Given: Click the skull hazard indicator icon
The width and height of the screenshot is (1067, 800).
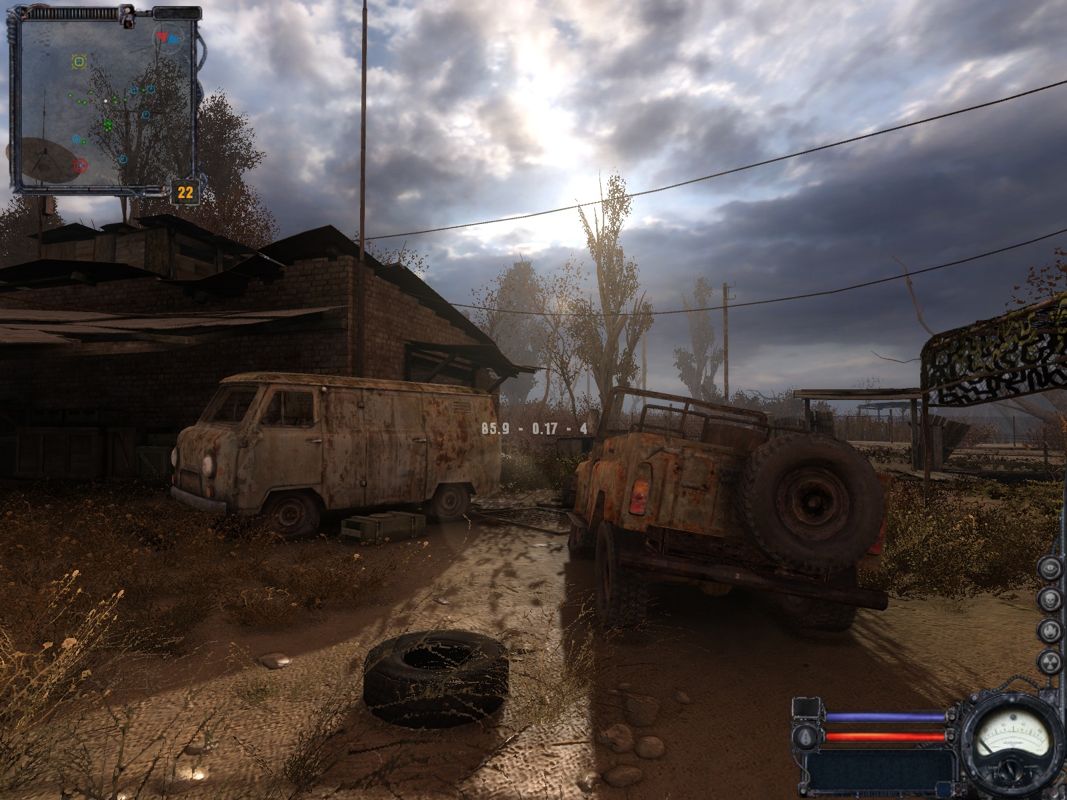Looking at the screenshot, I should [x=1049, y=599].
